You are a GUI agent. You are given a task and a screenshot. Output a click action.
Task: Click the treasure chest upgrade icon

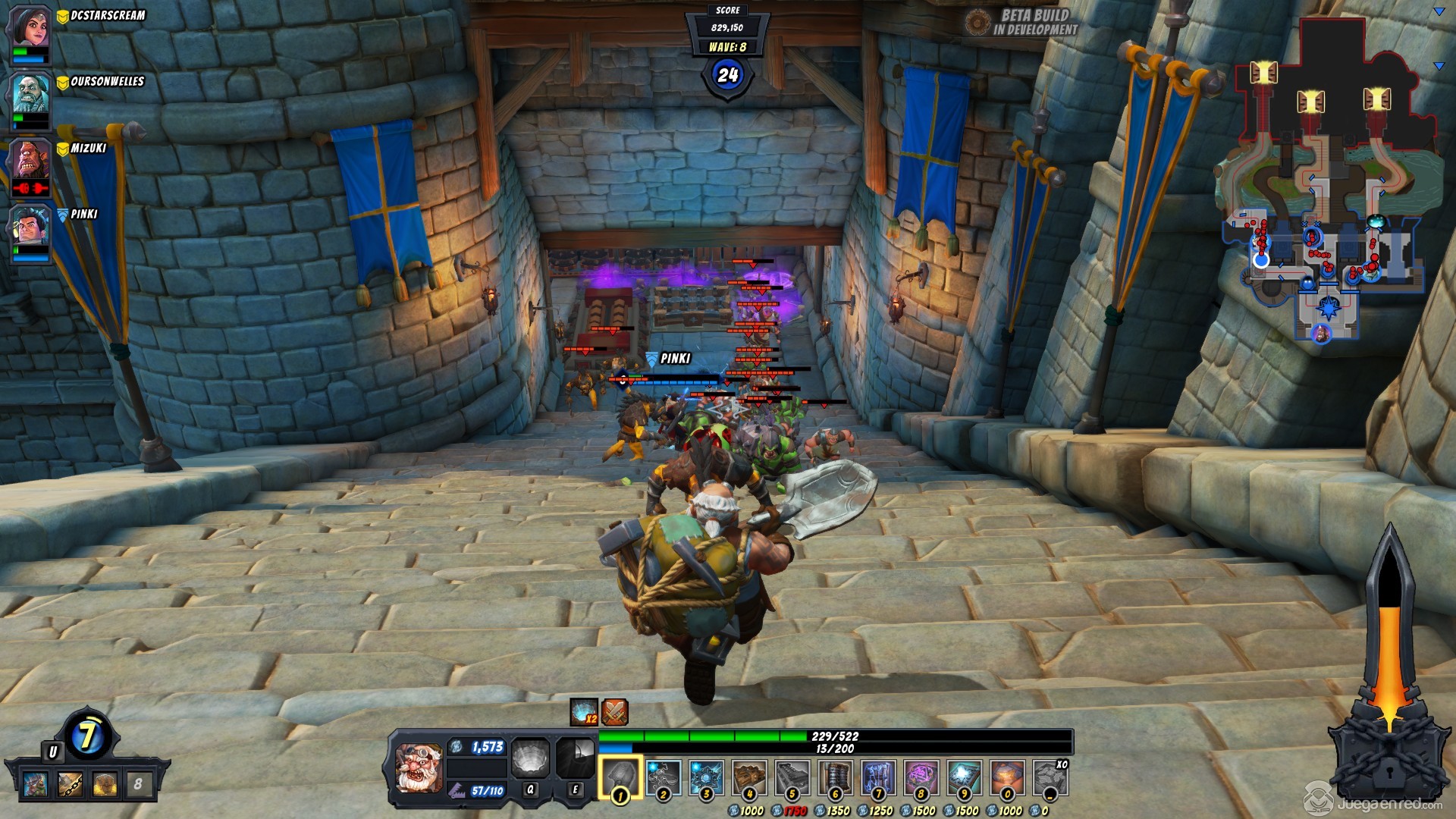[104, 784]
